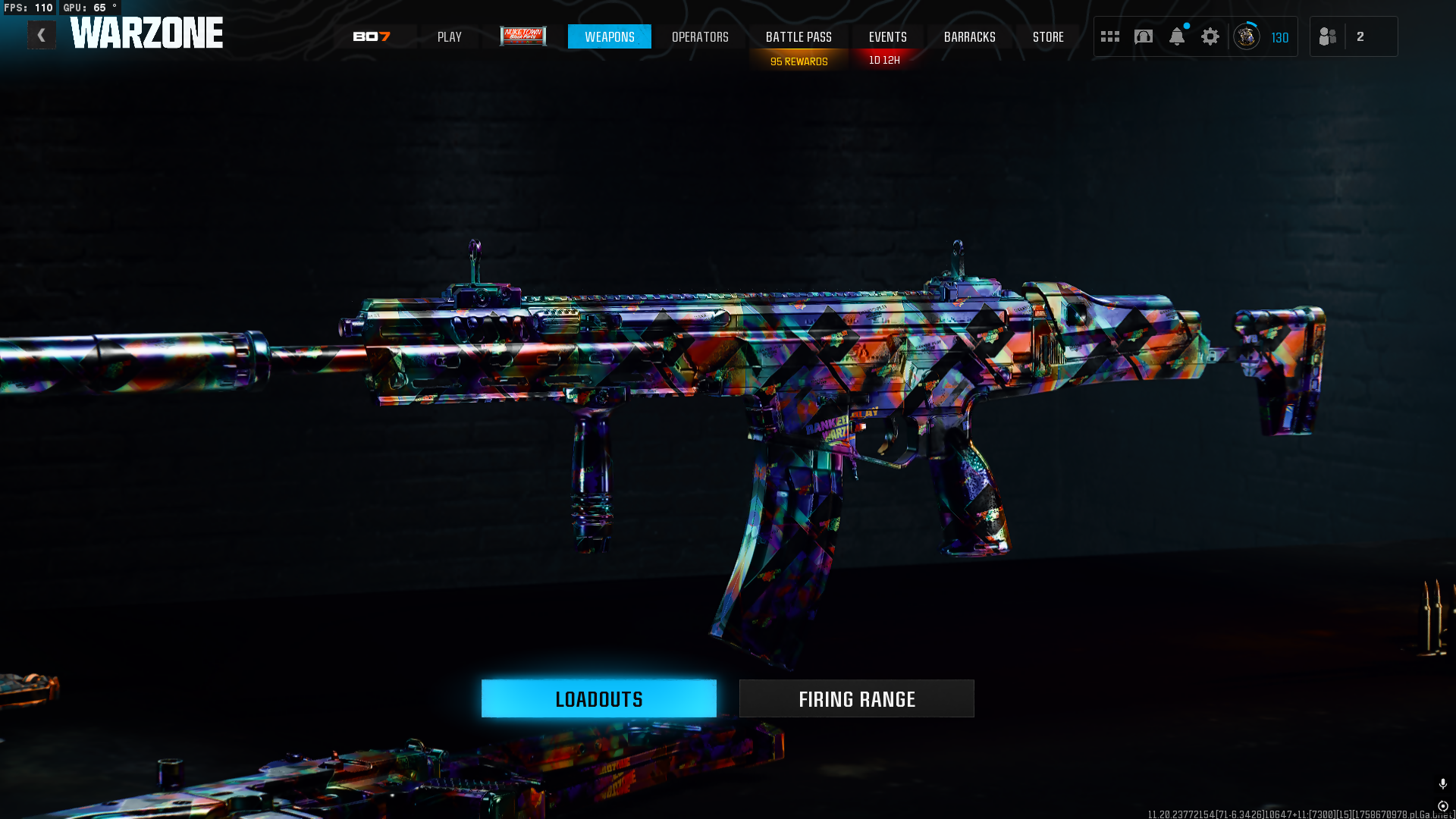
Task: Open the Operators tab
Action: [700, 36]
